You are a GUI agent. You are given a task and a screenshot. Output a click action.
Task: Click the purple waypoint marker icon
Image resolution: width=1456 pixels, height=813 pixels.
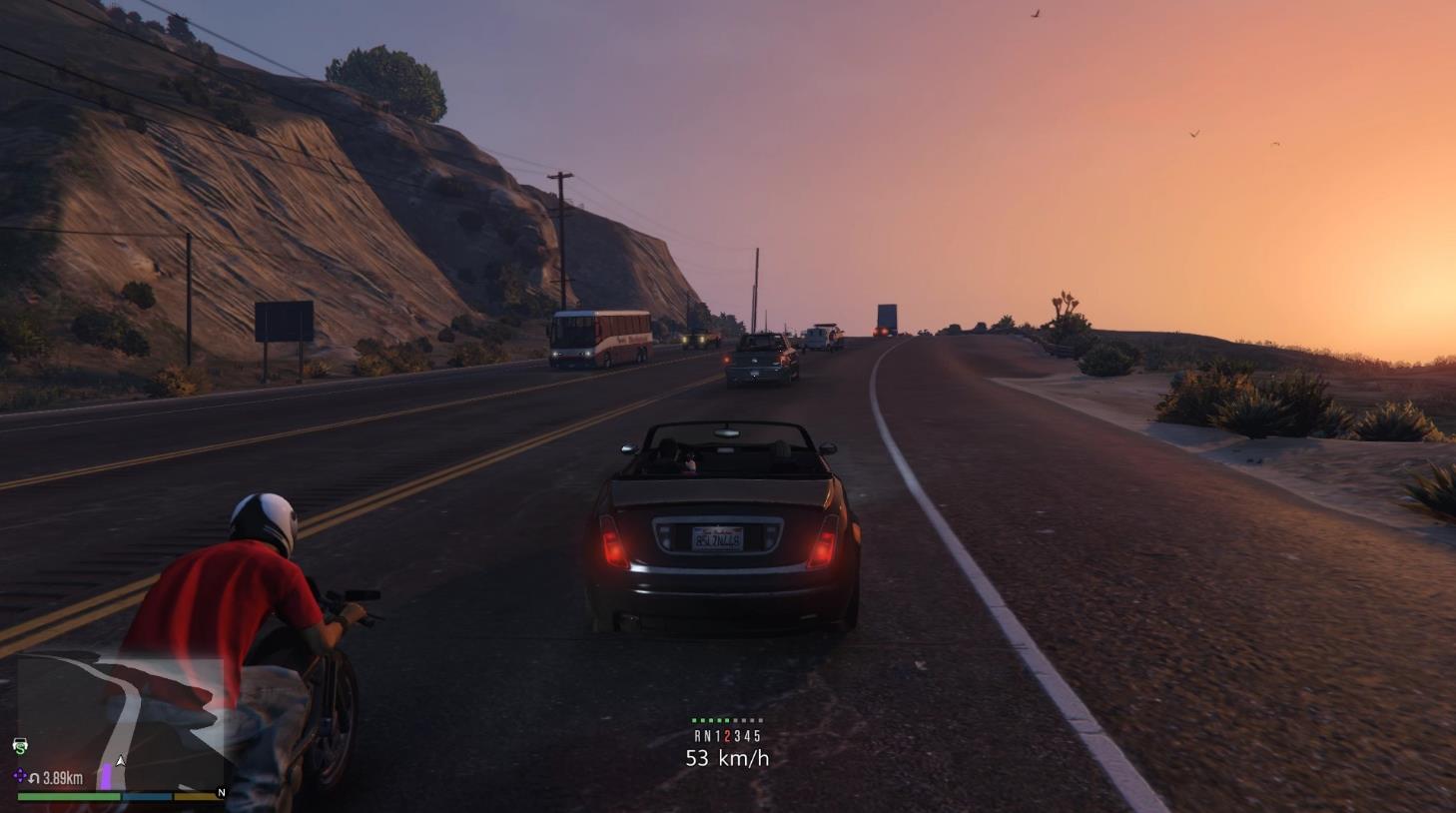[x=20, y=776]
